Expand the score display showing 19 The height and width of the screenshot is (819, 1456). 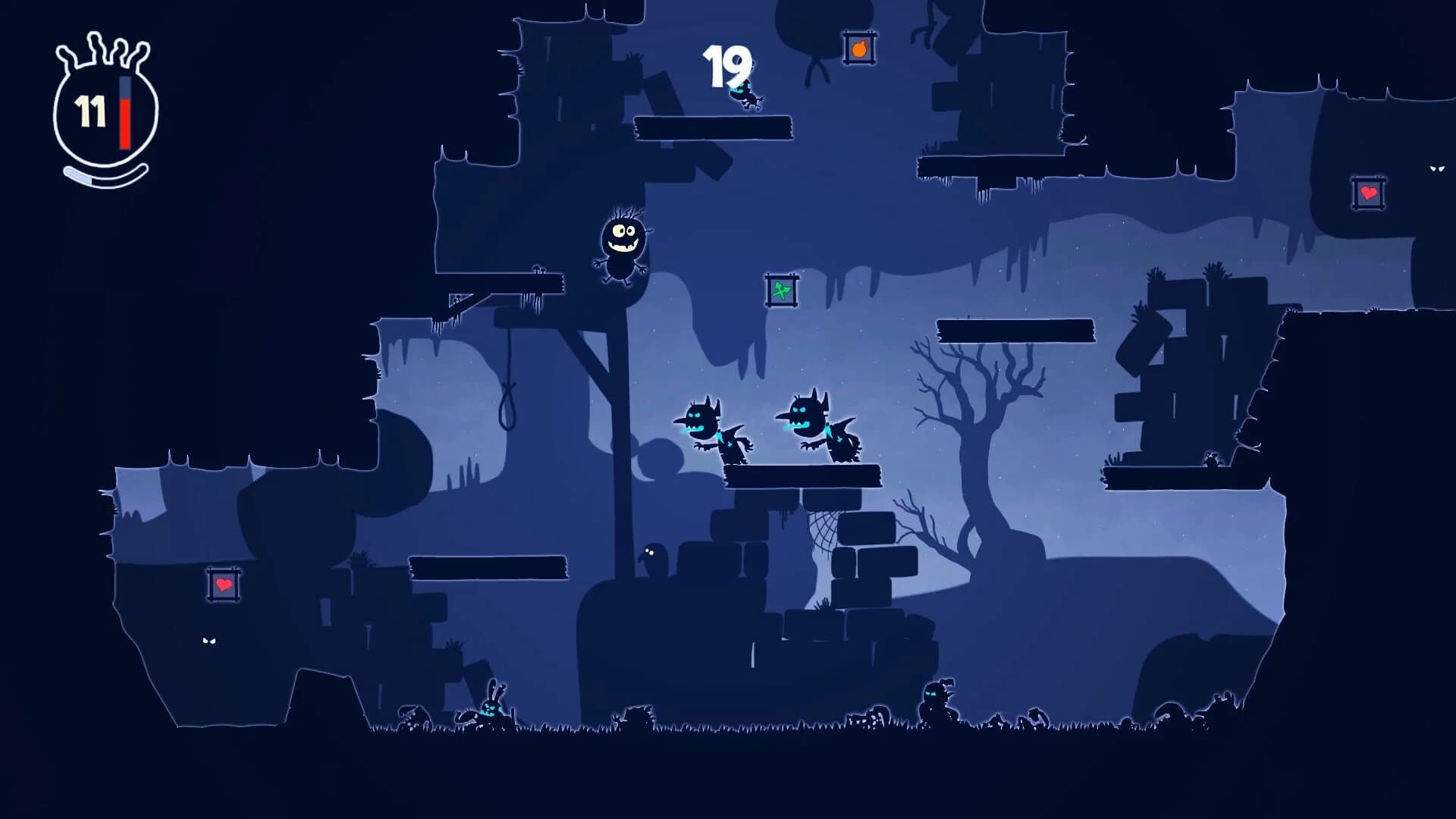pyautogui.click(x=726, y=67)
